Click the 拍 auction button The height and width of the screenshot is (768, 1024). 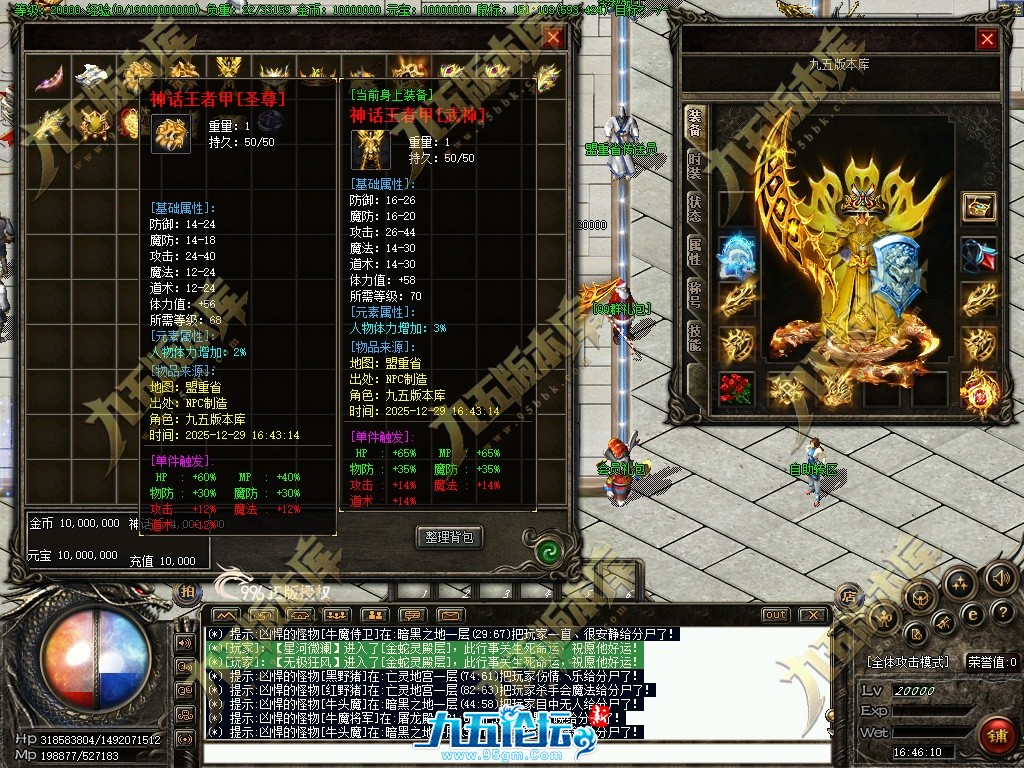186,593
